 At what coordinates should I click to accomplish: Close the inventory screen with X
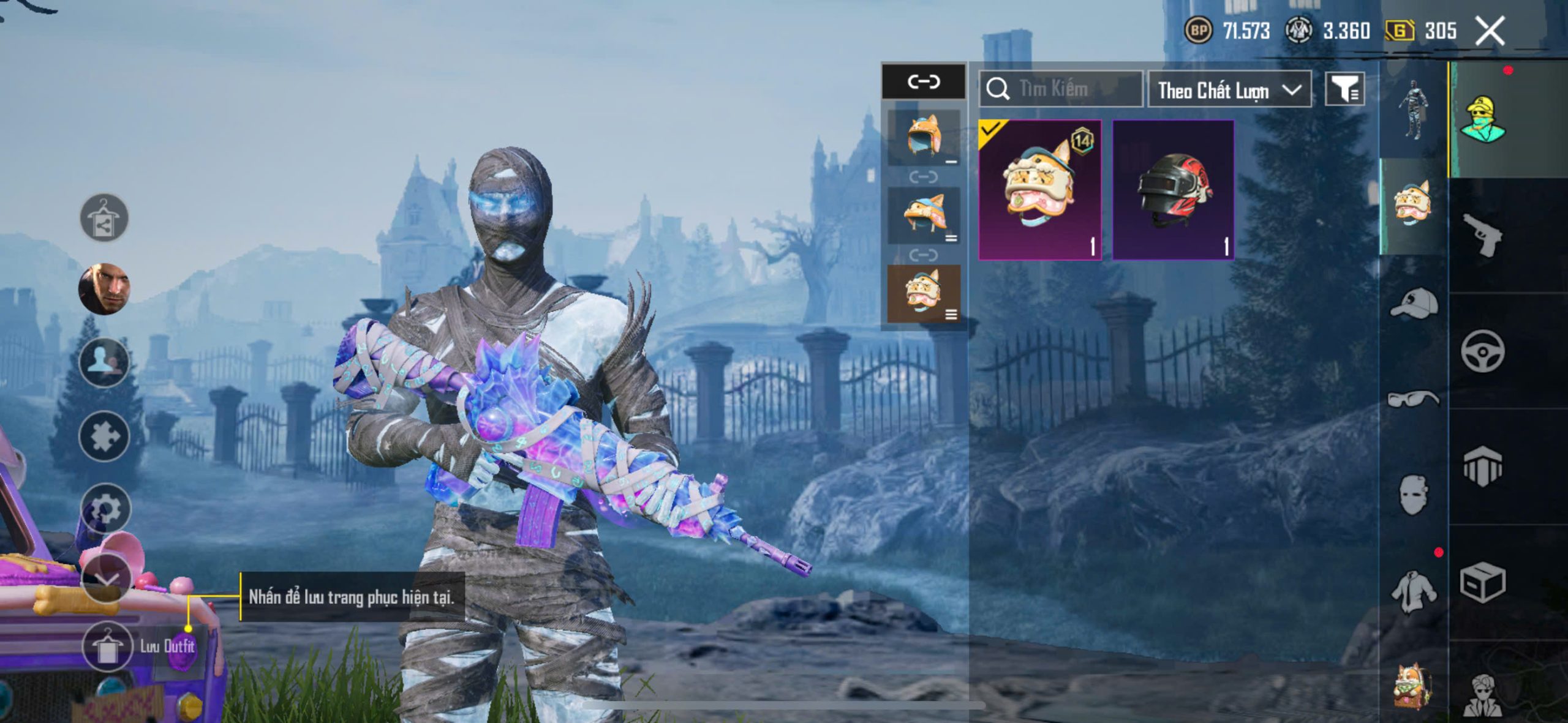pos(1490,31)
